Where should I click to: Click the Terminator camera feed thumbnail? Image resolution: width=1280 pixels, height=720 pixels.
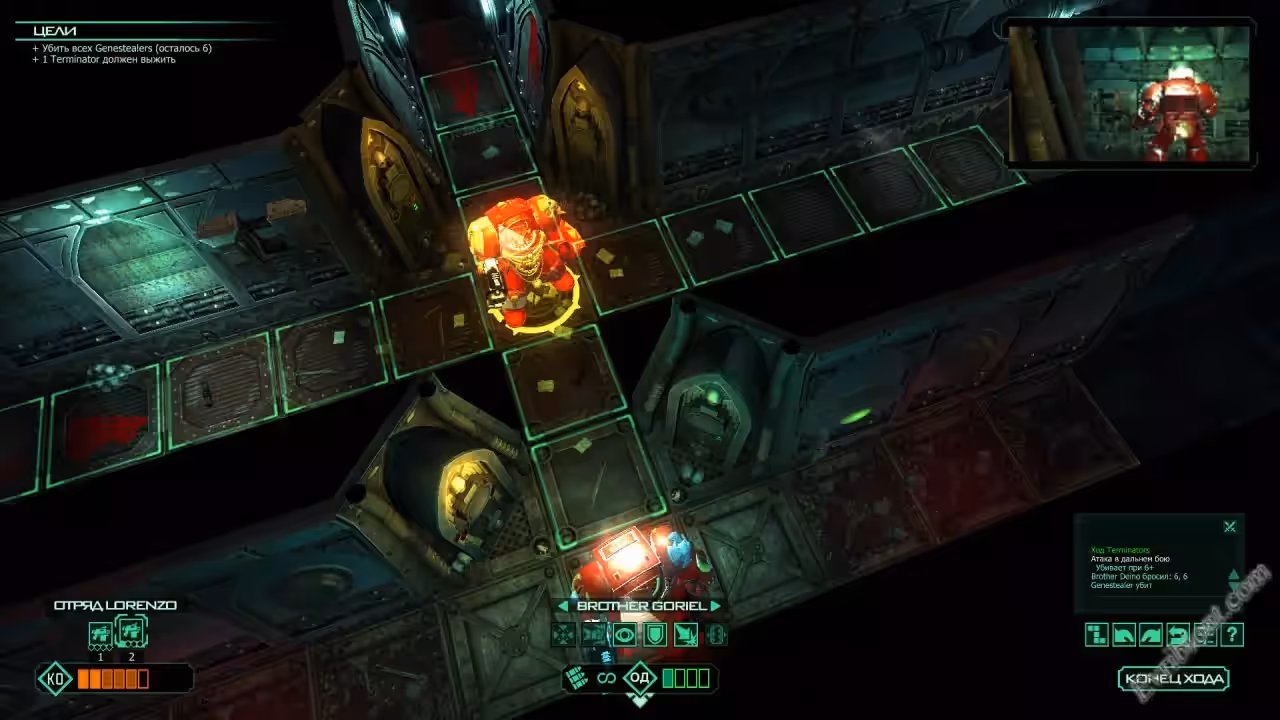[1129, 93]
